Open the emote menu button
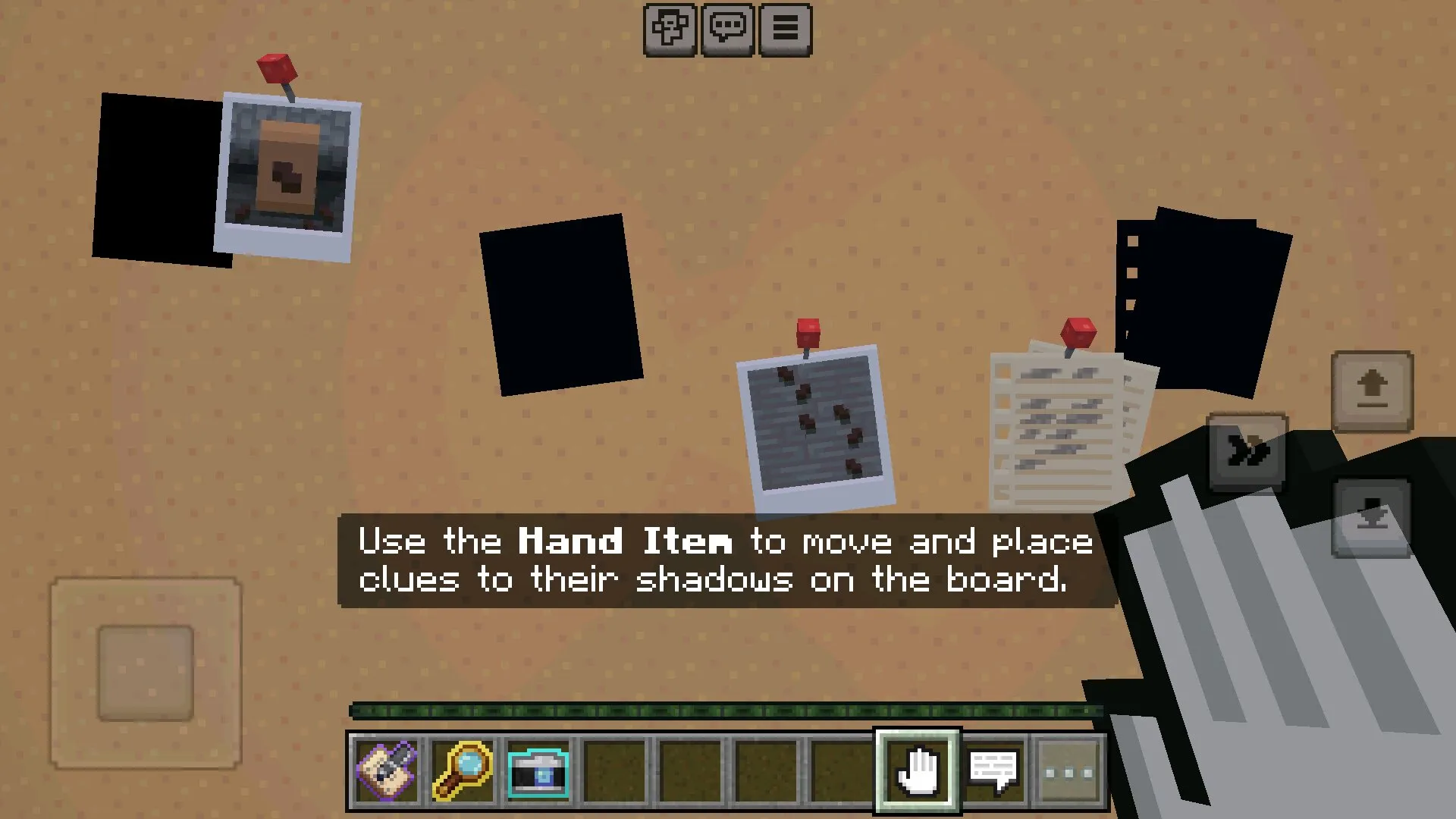The height and width of the screenshot is (819, 1456). 670,30
